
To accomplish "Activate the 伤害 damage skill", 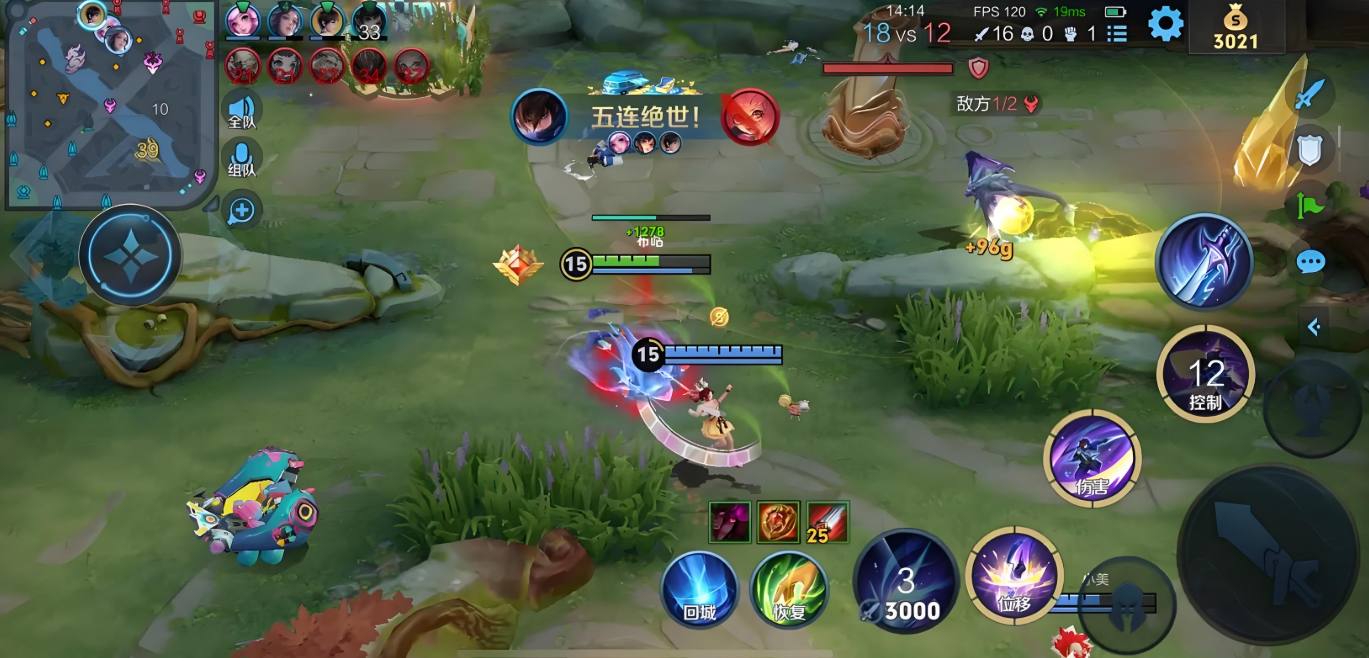I will tap(1091, 459).
